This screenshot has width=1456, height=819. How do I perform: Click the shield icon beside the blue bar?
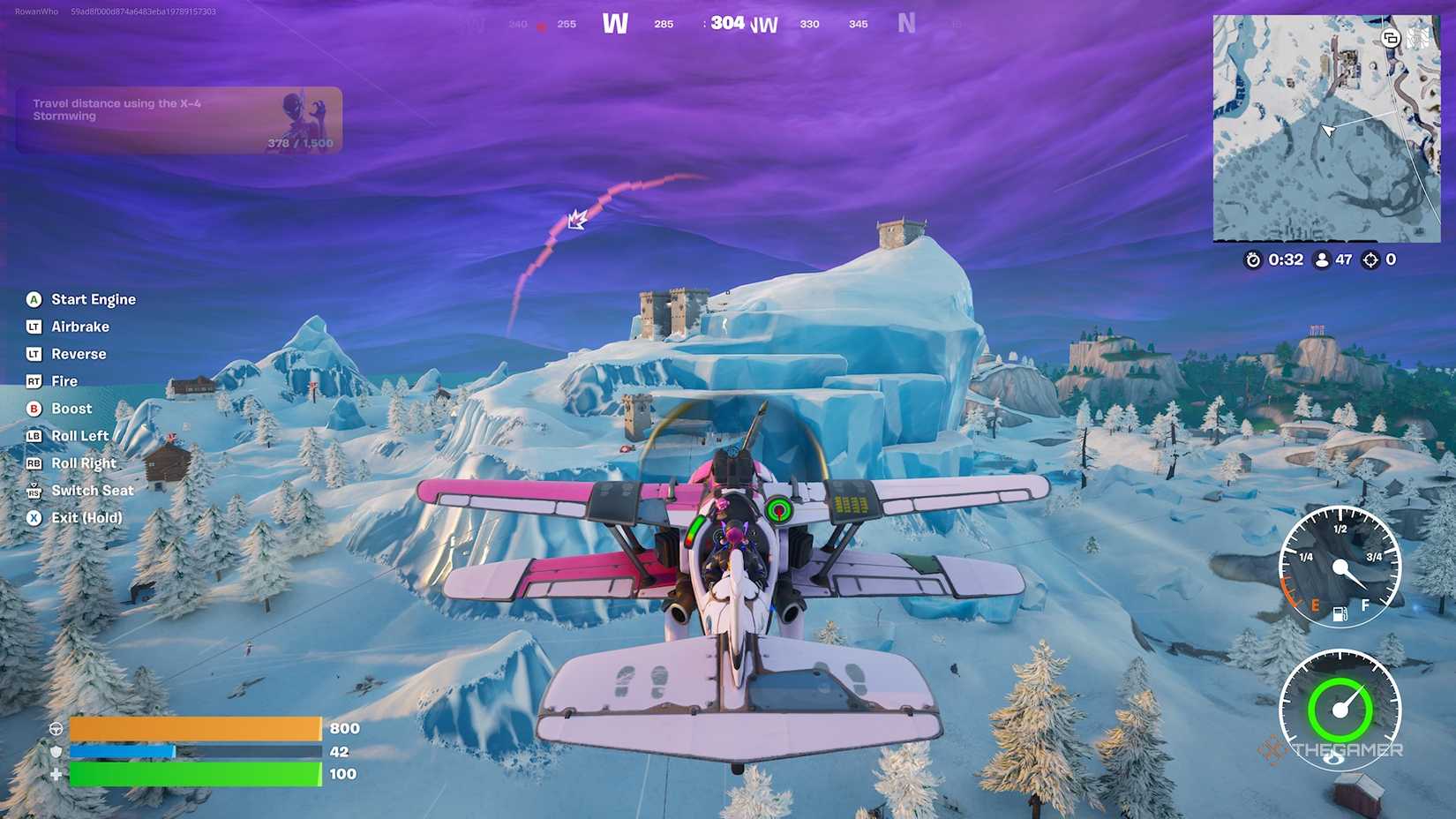[57, 751]
